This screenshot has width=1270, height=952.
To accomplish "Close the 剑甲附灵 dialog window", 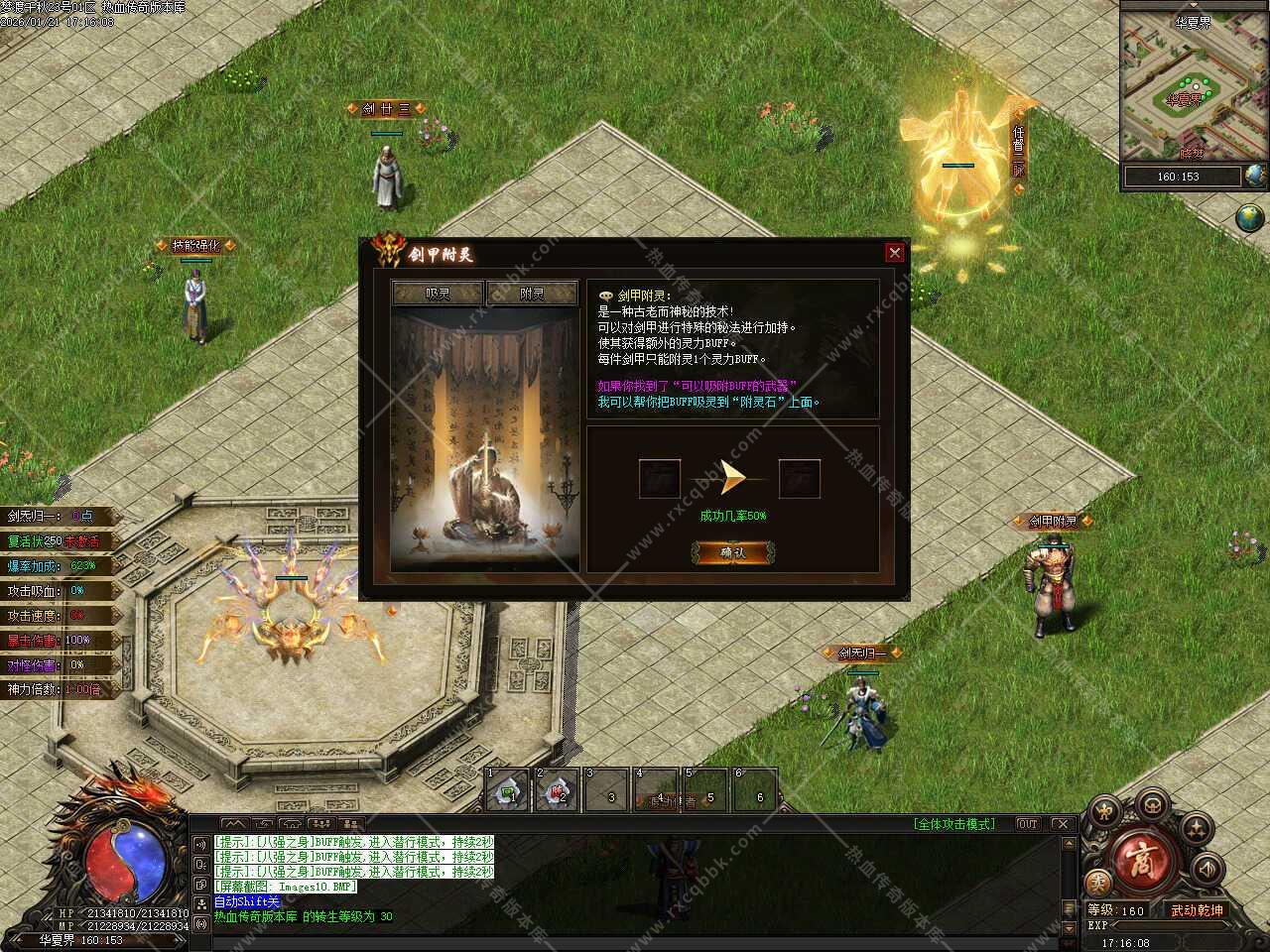I will pyautogui.click(x=894, y=253).
